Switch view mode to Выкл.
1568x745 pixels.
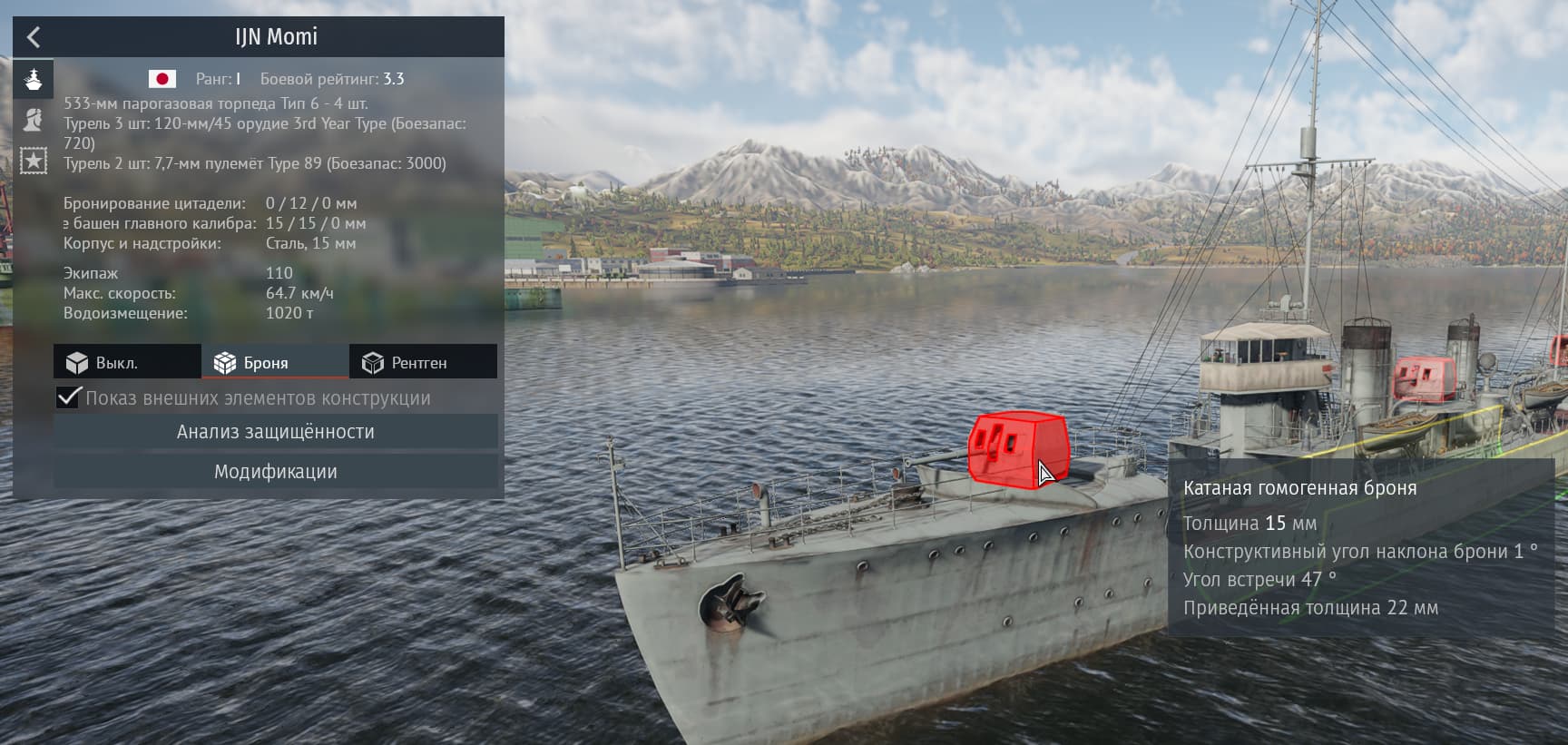pos(127,362)
